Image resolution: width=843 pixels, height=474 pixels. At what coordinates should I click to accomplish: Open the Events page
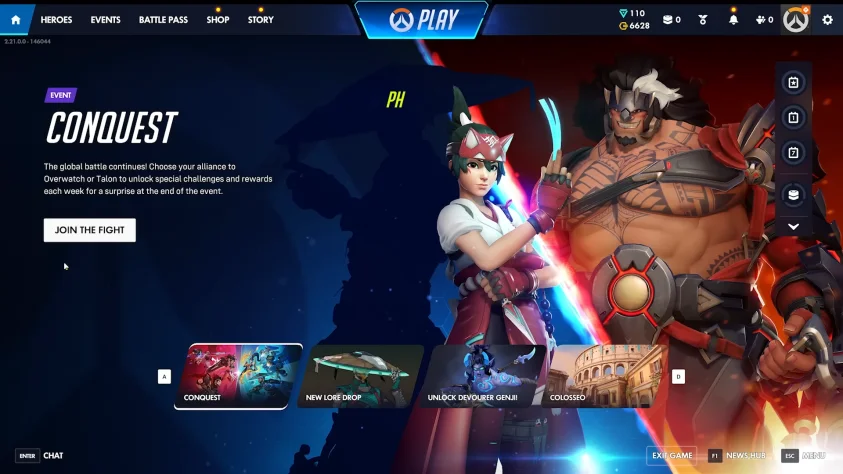[105, 20]
